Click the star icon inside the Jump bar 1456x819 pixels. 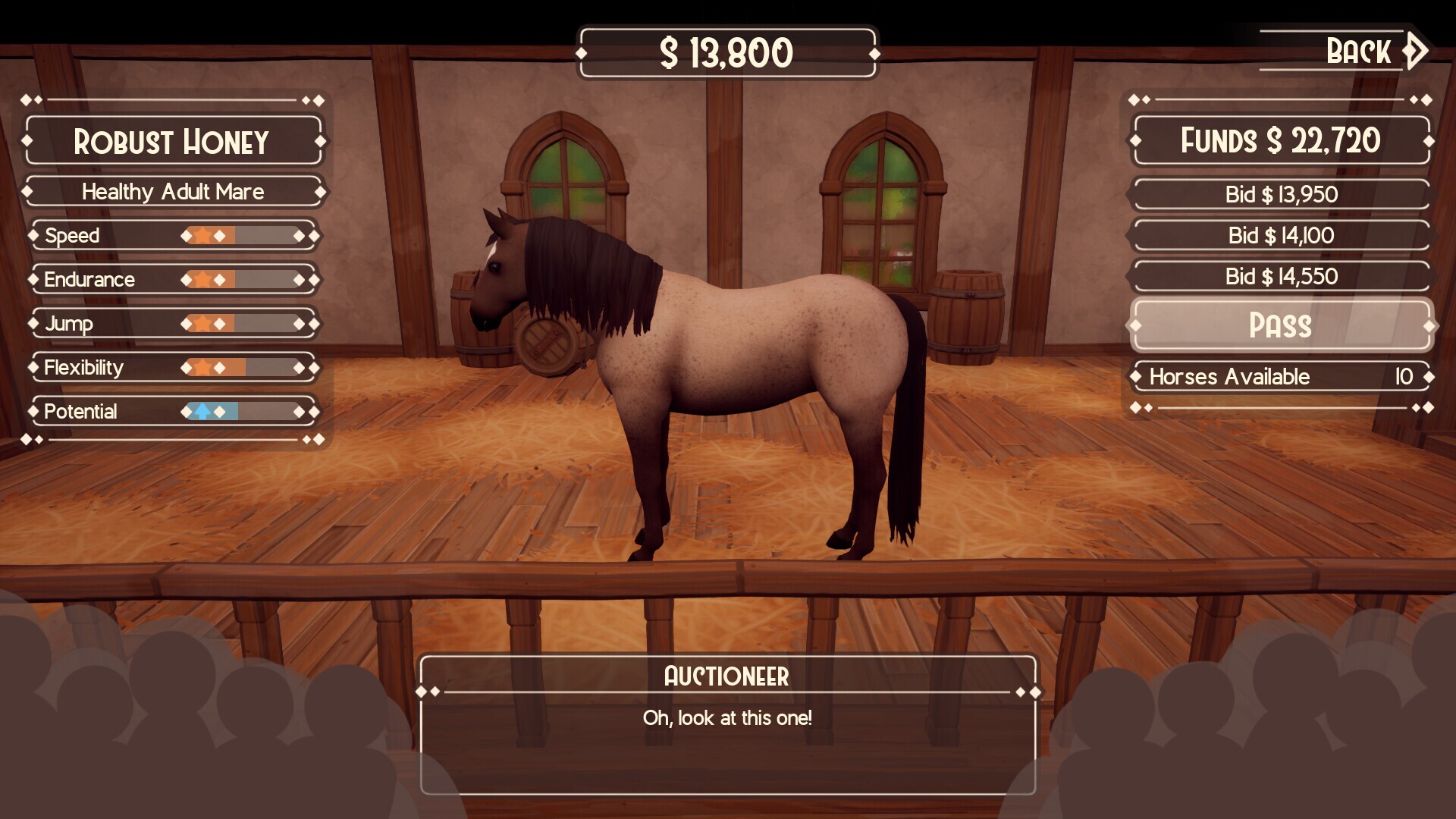pos(202,323)
